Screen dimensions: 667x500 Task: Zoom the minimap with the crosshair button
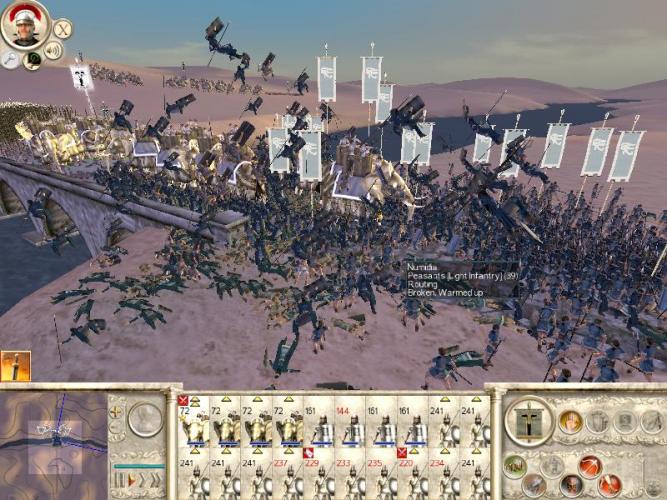[x=117, y=411]
